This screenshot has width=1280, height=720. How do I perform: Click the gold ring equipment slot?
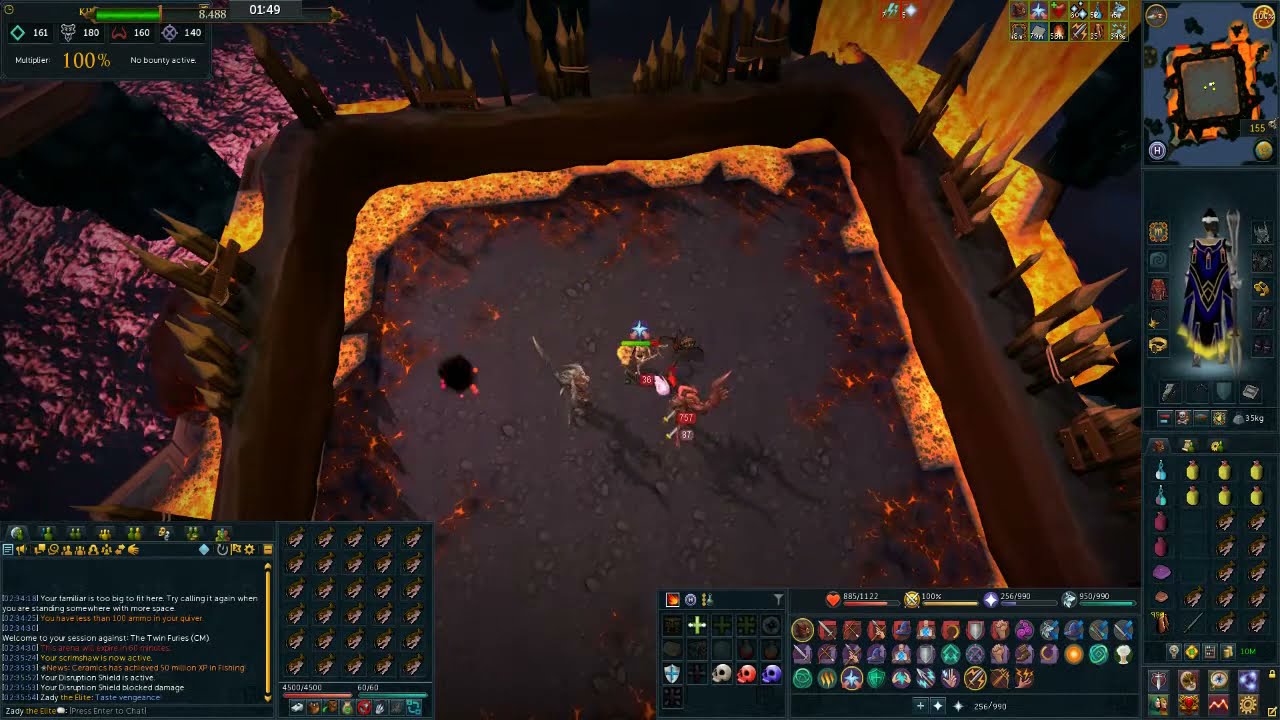1159,345
